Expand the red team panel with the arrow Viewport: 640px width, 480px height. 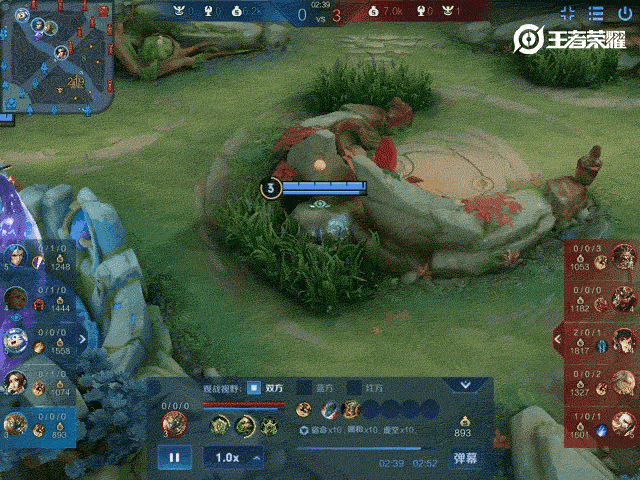(x=557, y=341)
